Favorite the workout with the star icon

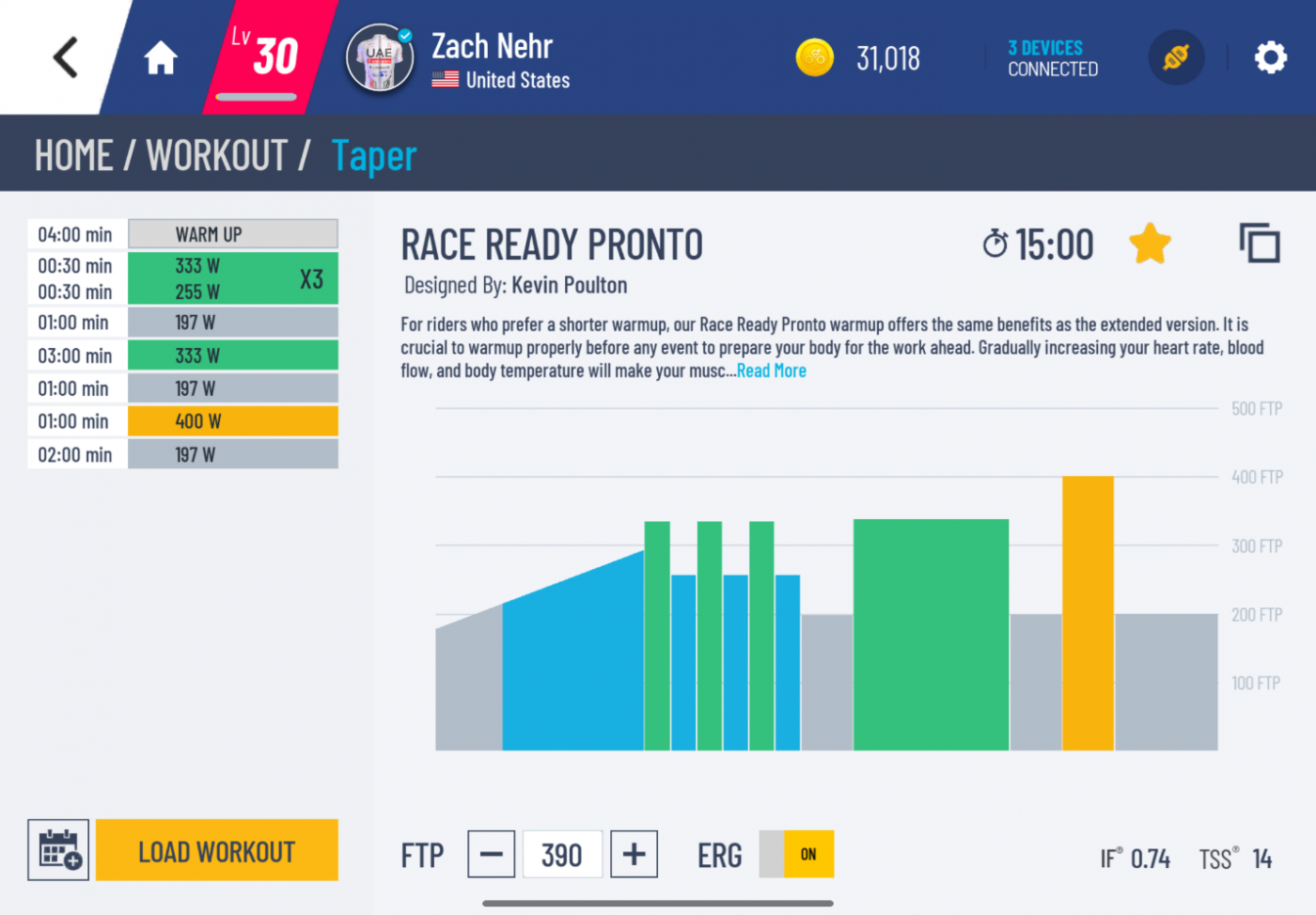[1150, 243]
